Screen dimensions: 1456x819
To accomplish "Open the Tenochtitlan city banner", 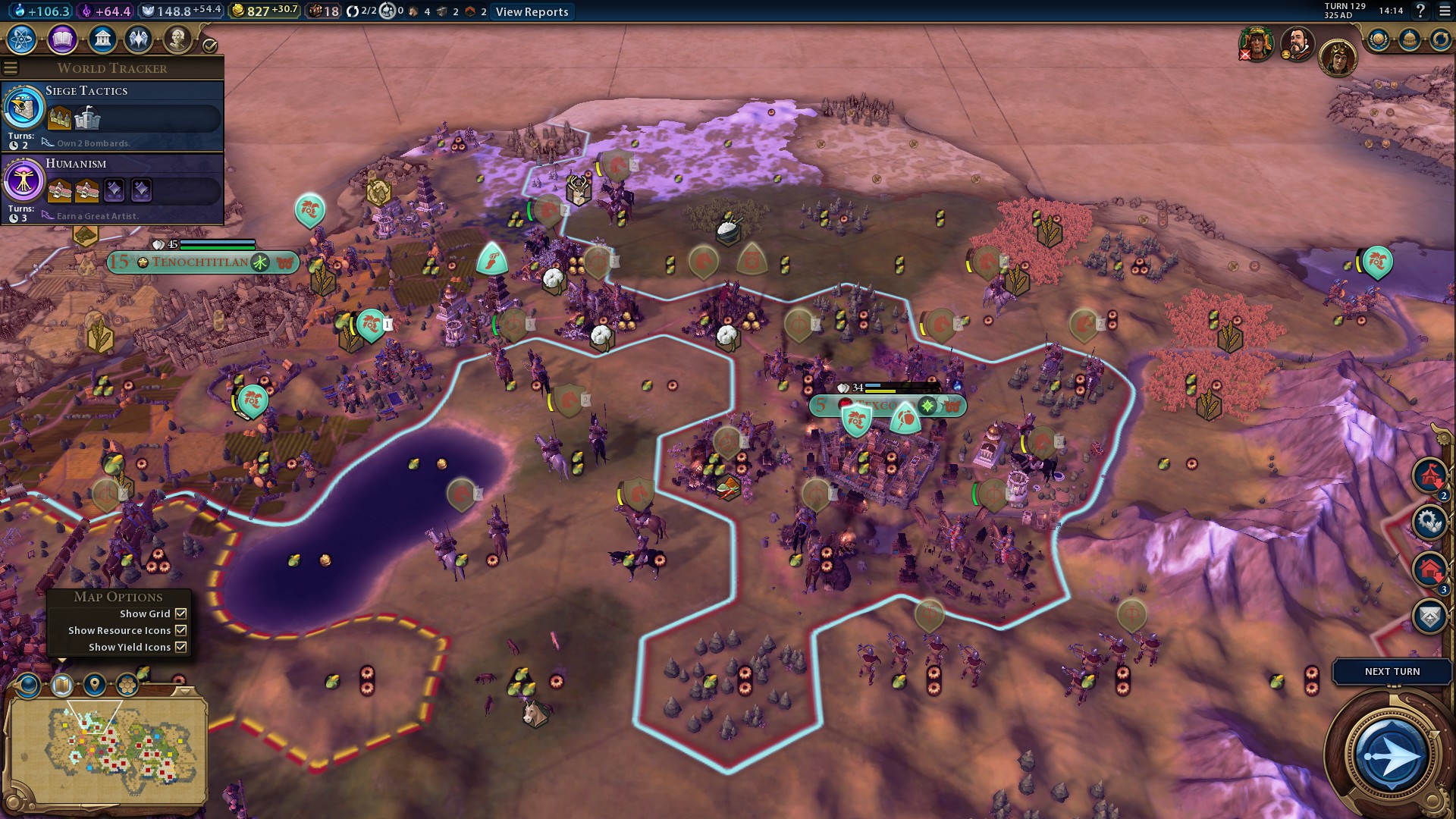I will (200, 262).
